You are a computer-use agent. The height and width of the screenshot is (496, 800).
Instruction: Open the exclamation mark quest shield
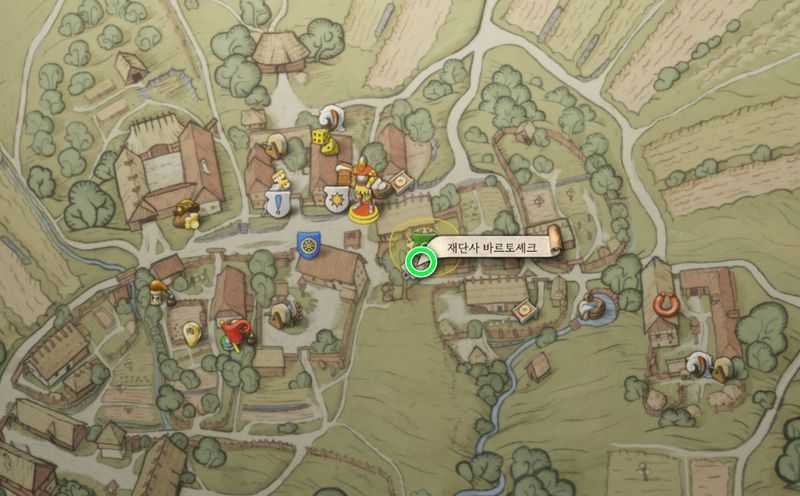(278, 204)
